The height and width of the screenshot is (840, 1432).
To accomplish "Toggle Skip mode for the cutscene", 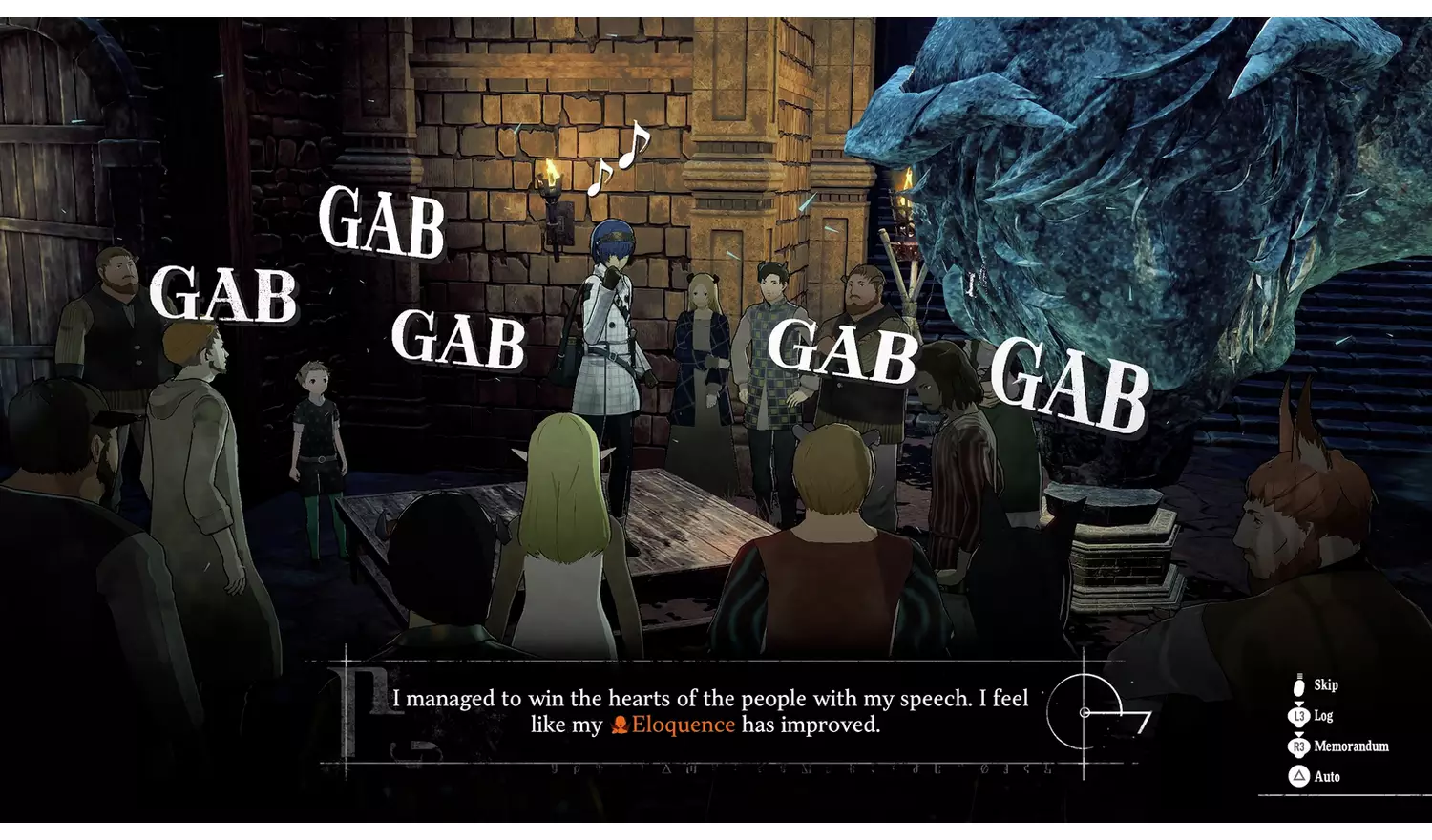I will pos(1327,684).
